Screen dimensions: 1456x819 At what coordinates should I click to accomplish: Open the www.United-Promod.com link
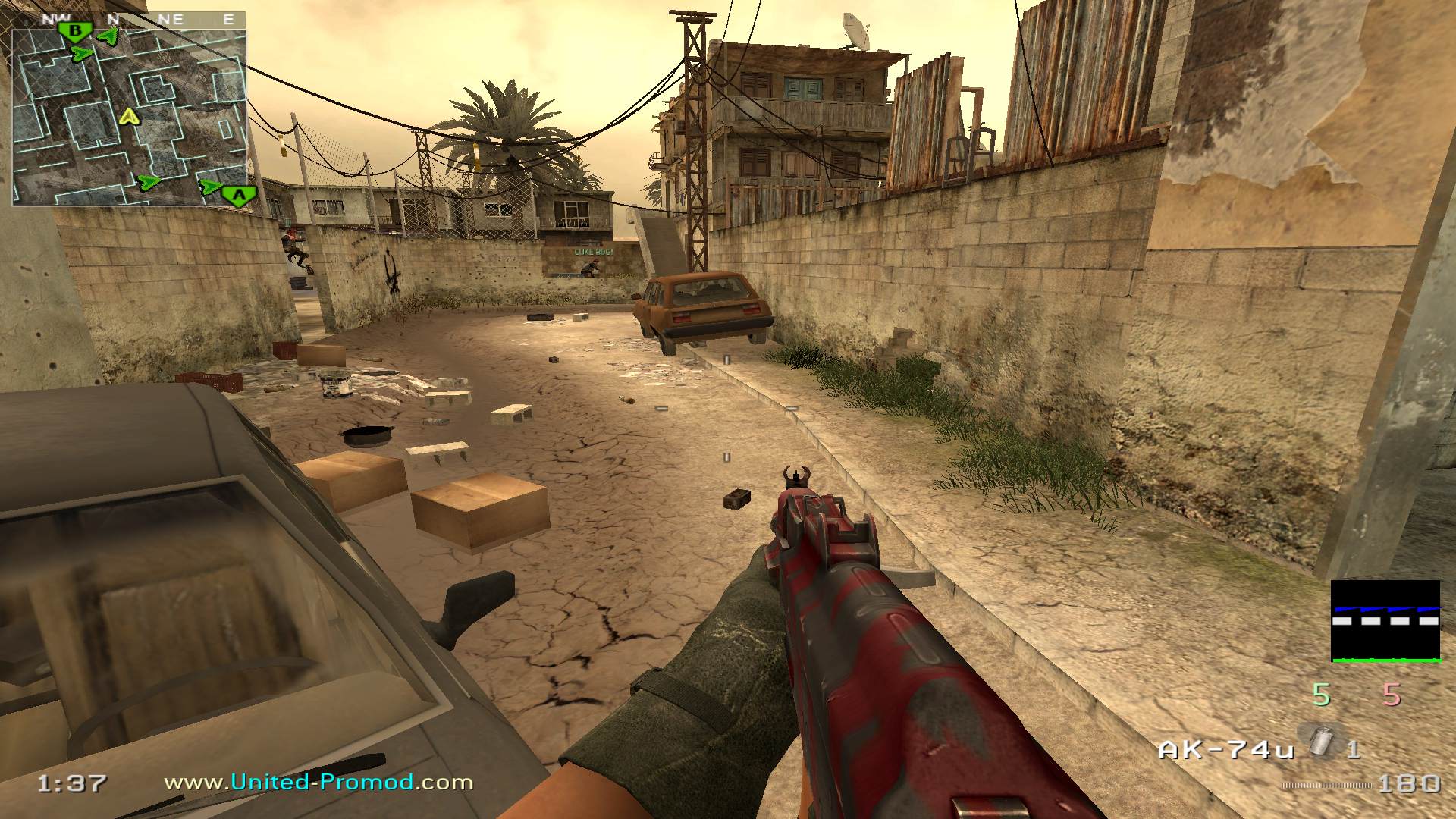coord(318,782)
